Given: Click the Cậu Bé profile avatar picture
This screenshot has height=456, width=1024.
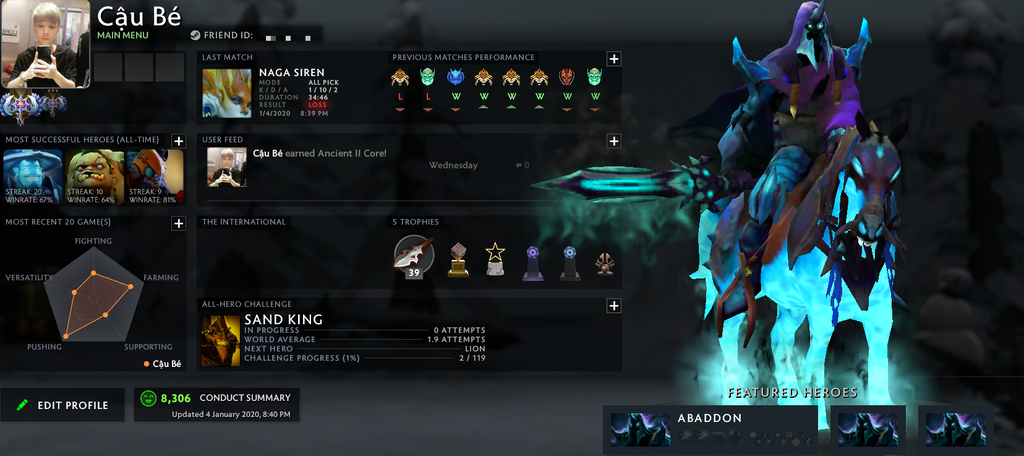Looking at the screenshot, I should click(x=46, y=45).
